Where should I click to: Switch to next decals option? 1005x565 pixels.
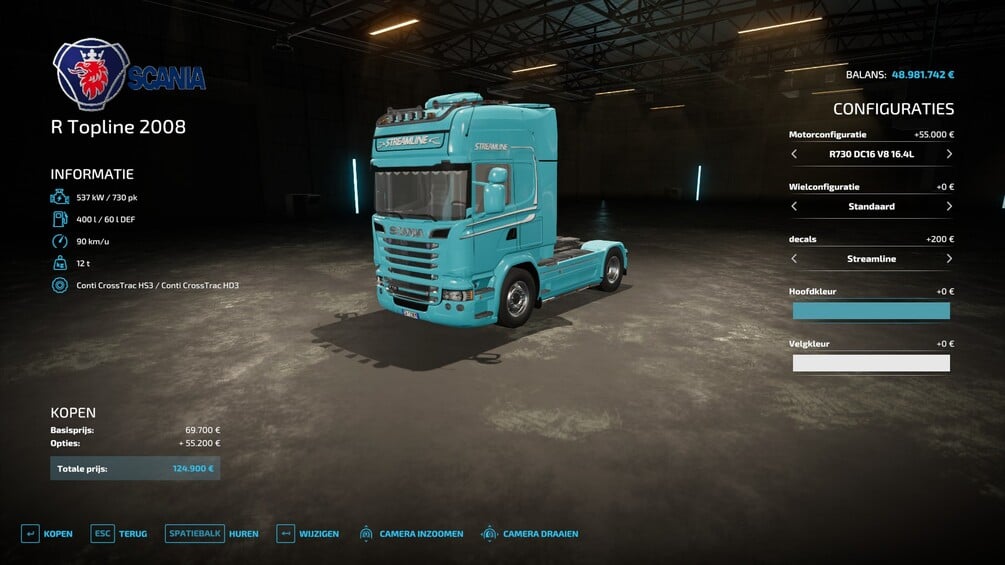[948, 259]
